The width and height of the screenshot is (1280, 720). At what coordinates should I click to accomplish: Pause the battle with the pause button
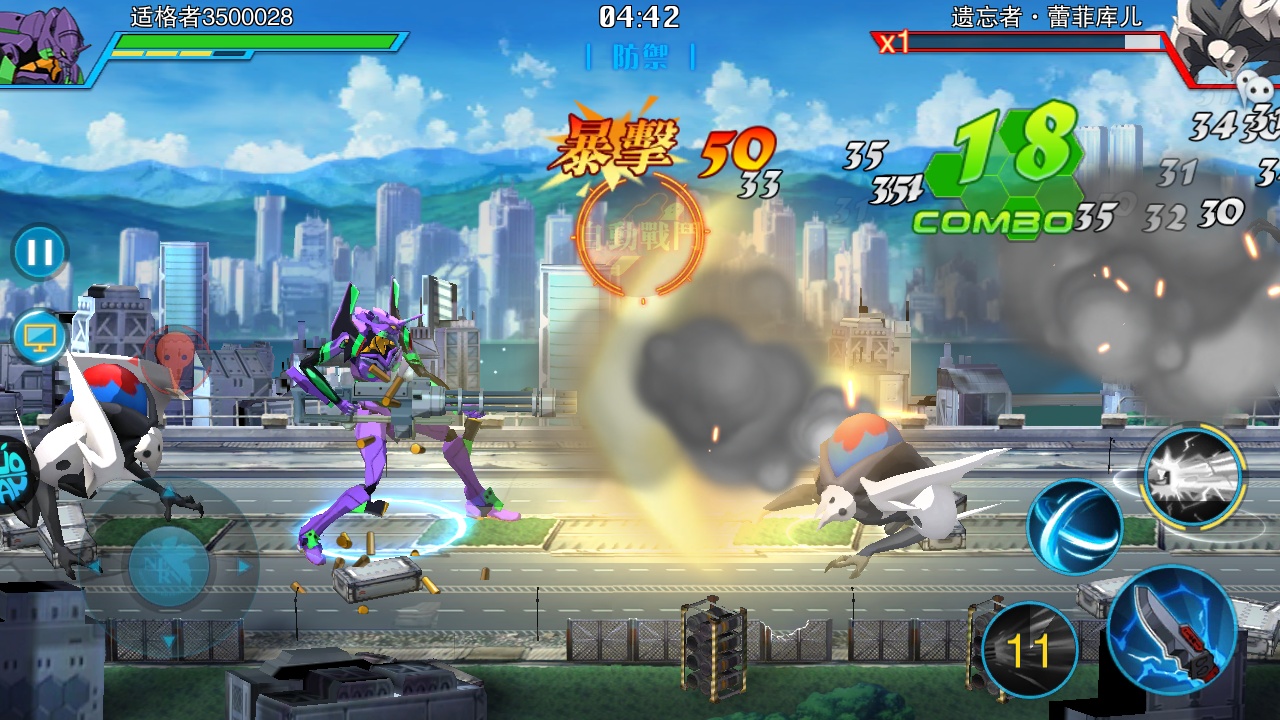[40, 252]
